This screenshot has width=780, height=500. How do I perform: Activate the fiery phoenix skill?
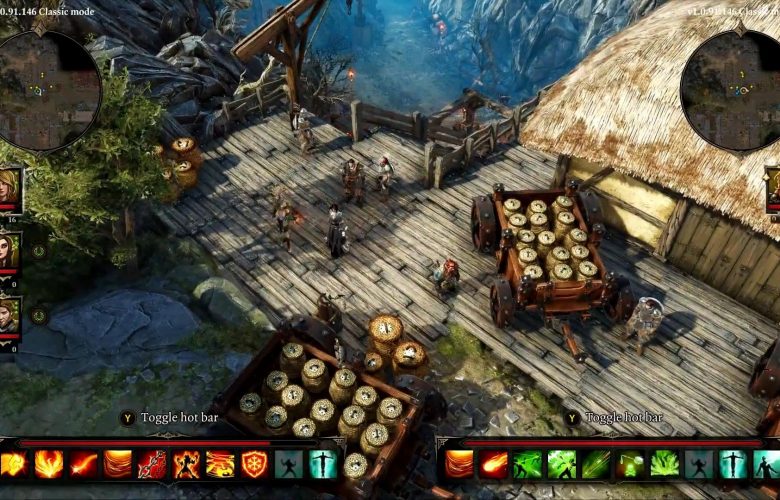49,464
